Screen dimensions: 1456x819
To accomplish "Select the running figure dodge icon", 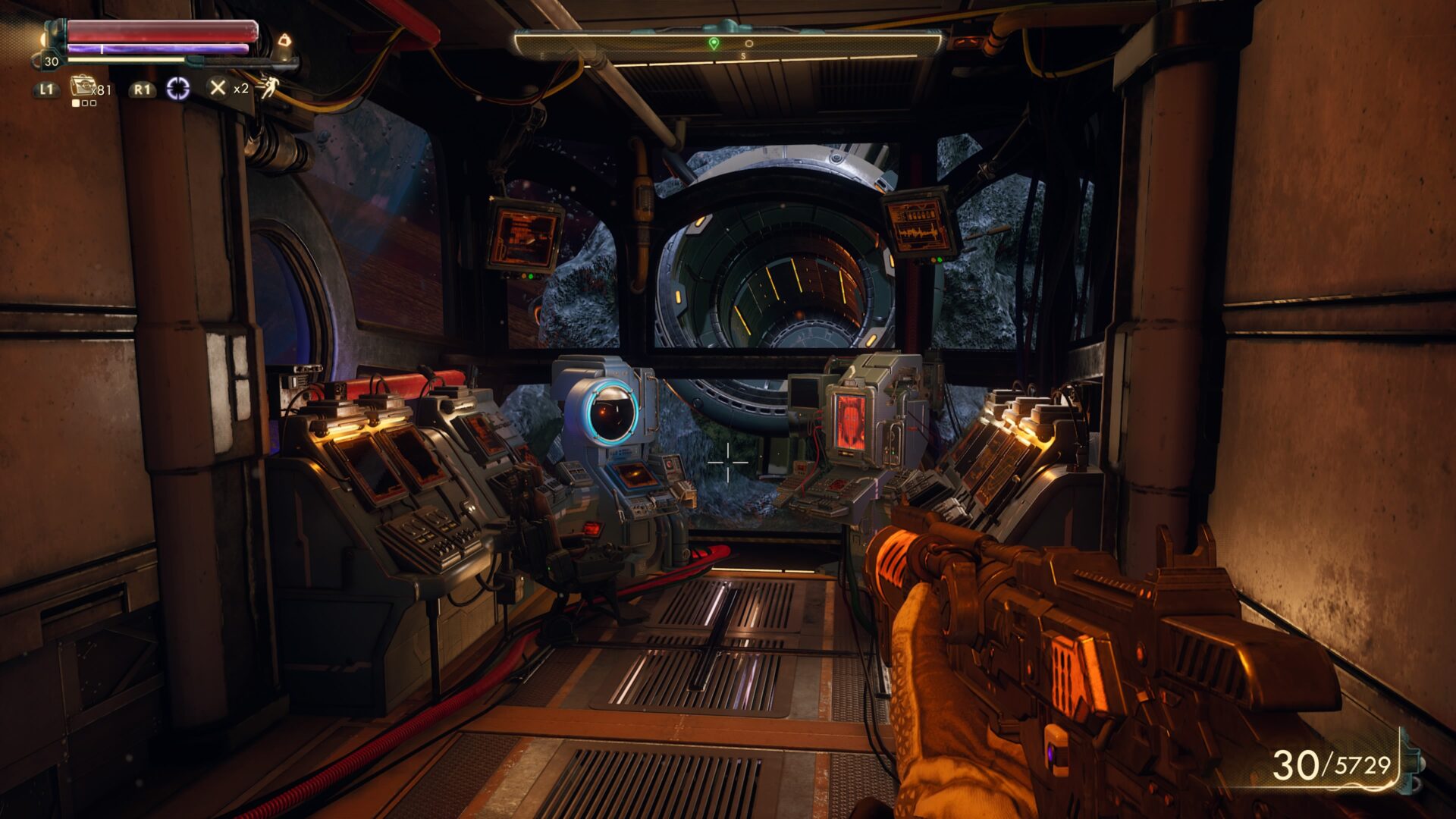I will tap(268, 88).
